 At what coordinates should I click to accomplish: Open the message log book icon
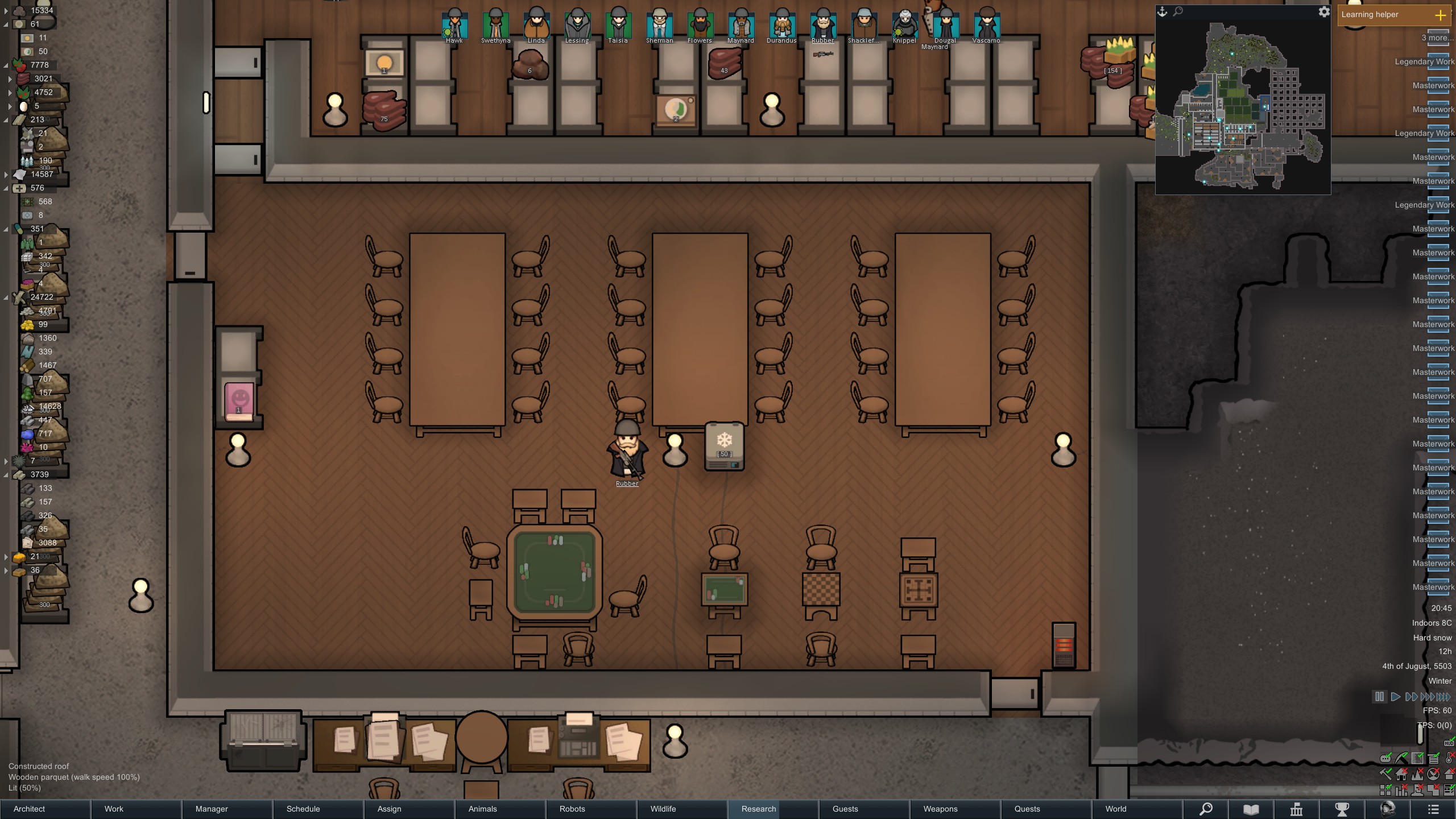click(x=1250, y=810)
